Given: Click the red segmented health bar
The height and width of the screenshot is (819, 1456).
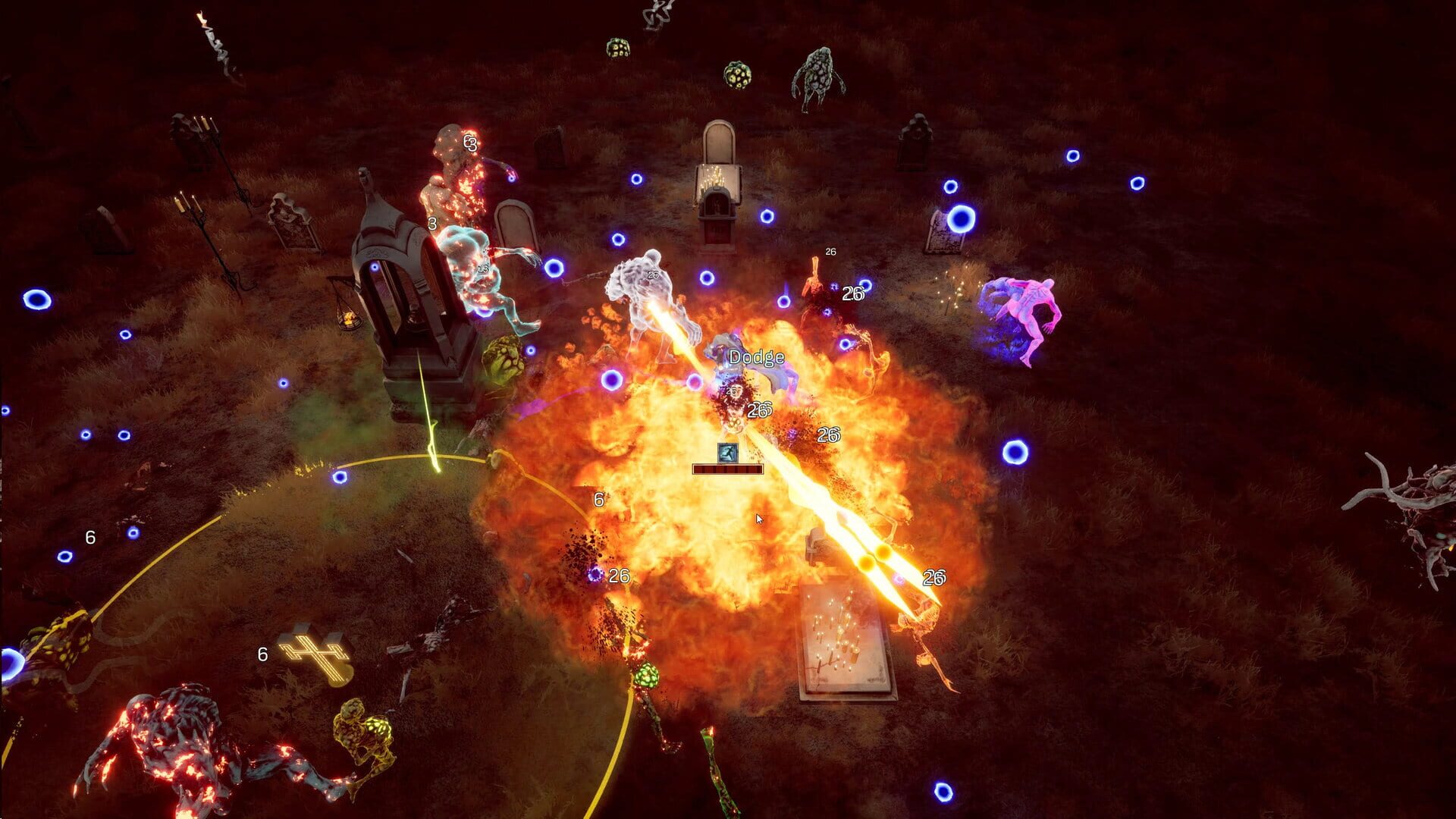Looking at the screenshot, I should [726, 469].
